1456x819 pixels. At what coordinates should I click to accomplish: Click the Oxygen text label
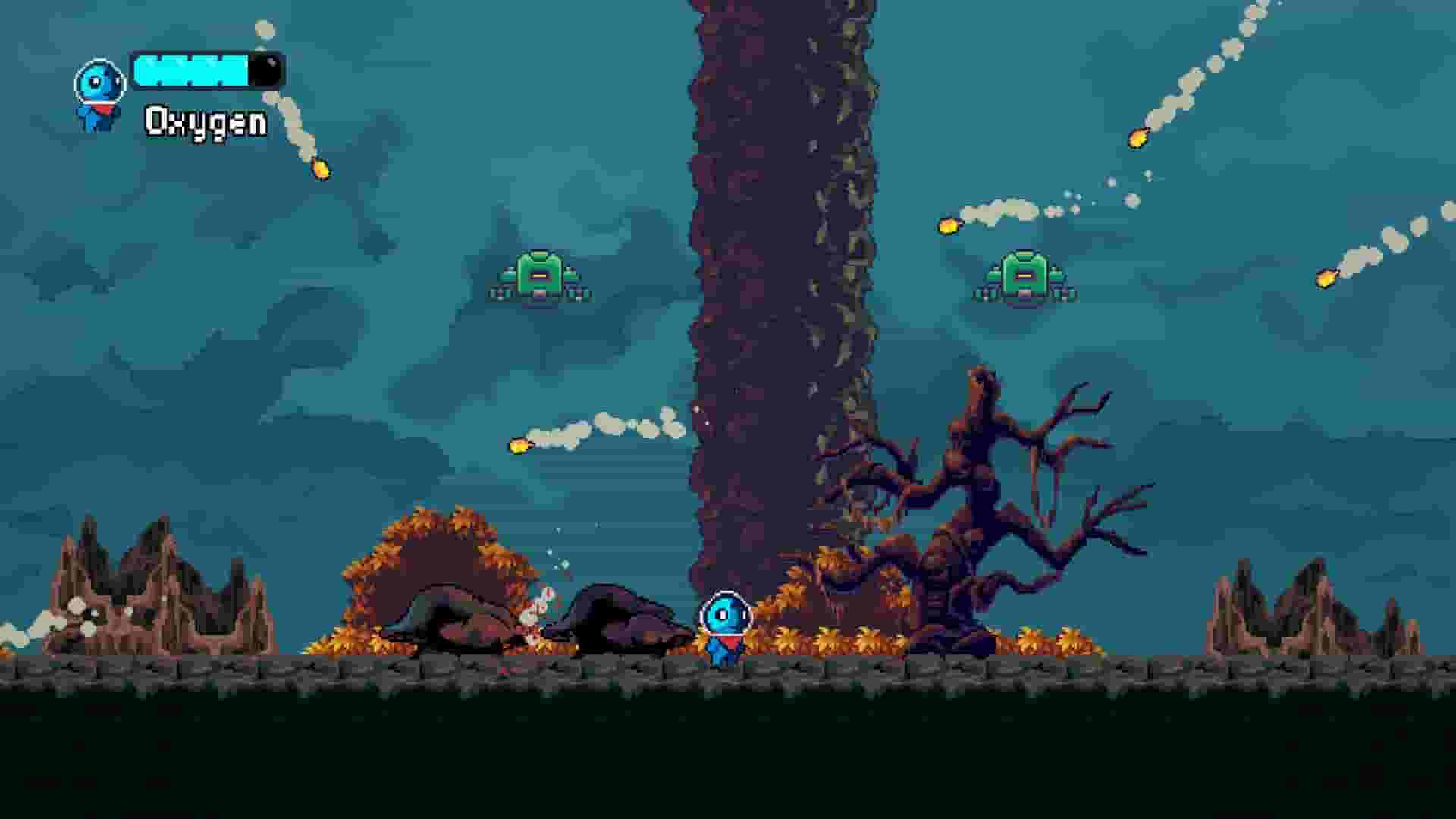203,120
